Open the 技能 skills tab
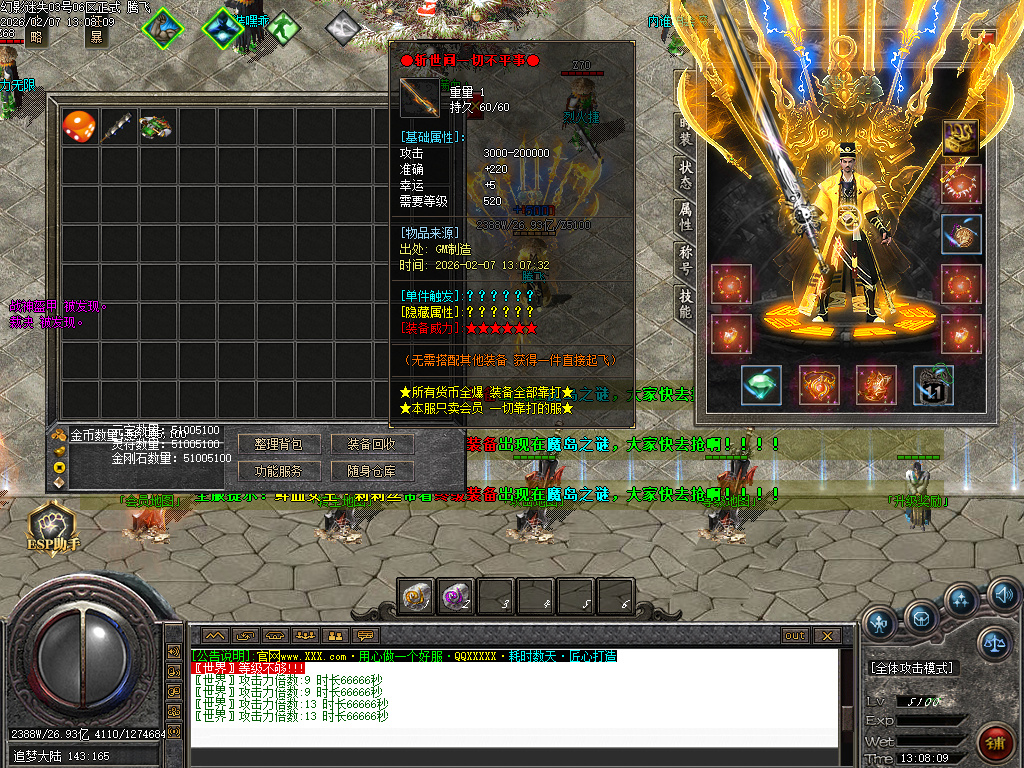The height and width of the screenshot is (768, 1024). (685, 304)
